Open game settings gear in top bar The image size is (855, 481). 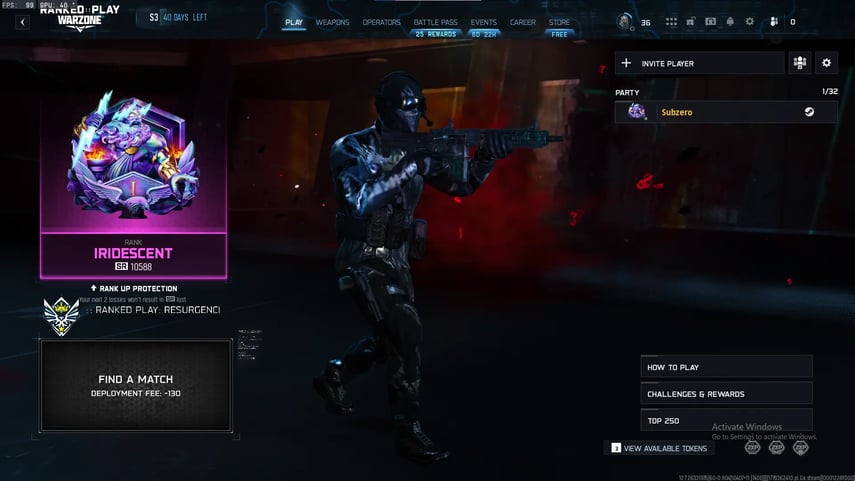coord(750,22)
